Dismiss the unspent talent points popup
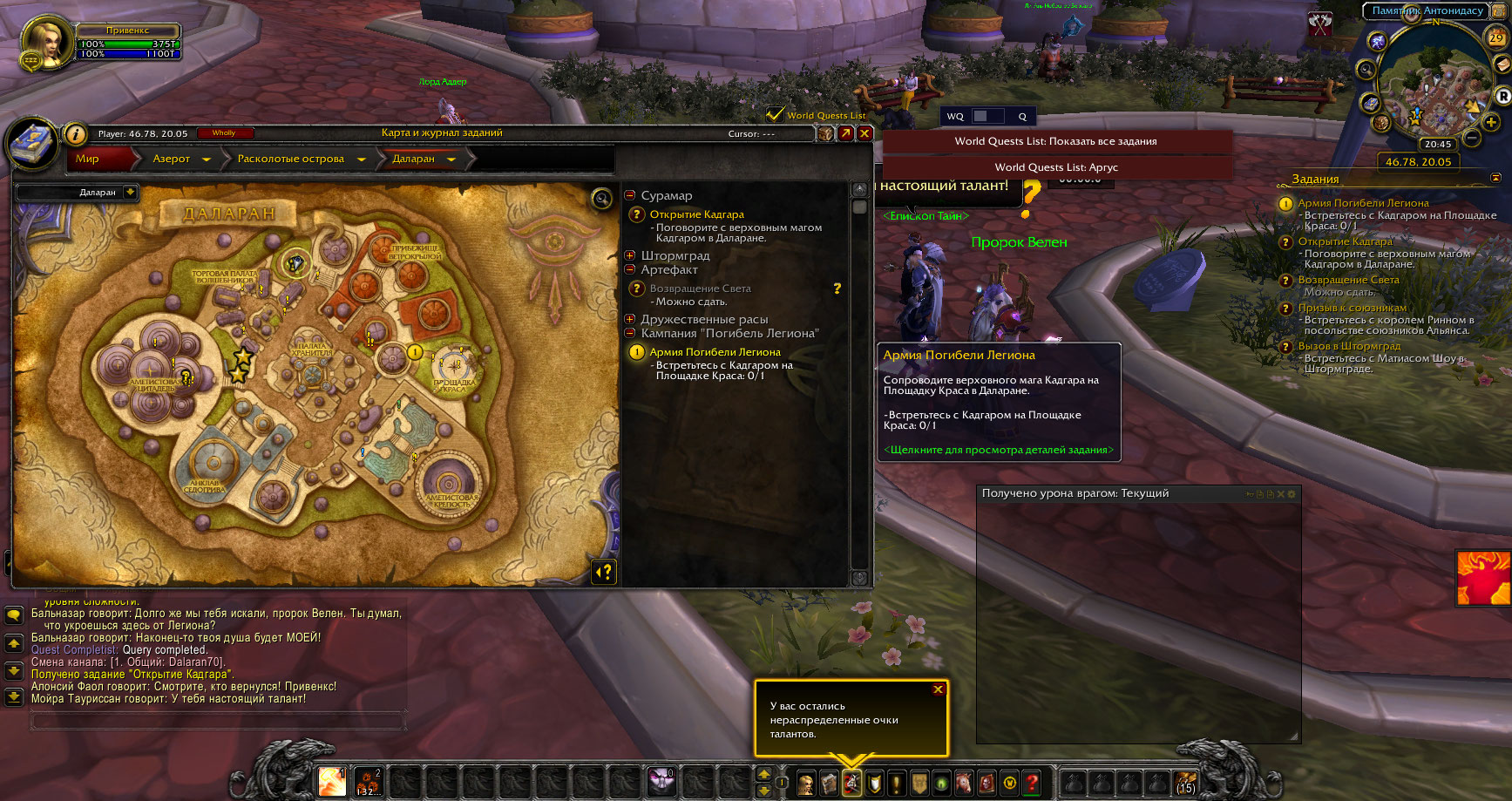This screenshot has height=801, width=1512. tap(938, 689)
